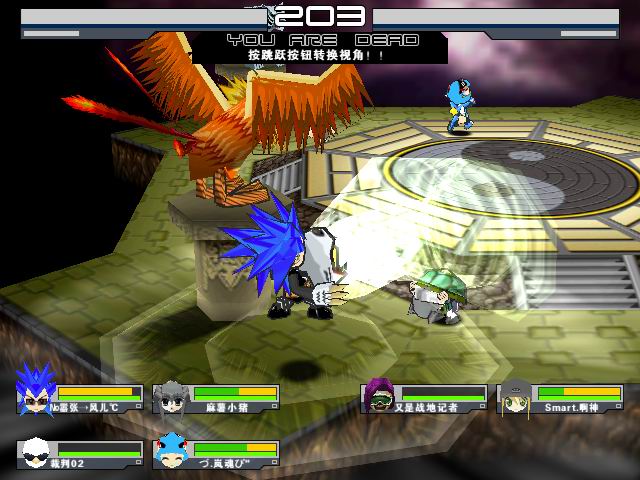
Task: Click the white-haired 裁判02 portrait with sunglasses
Action: 35,451
